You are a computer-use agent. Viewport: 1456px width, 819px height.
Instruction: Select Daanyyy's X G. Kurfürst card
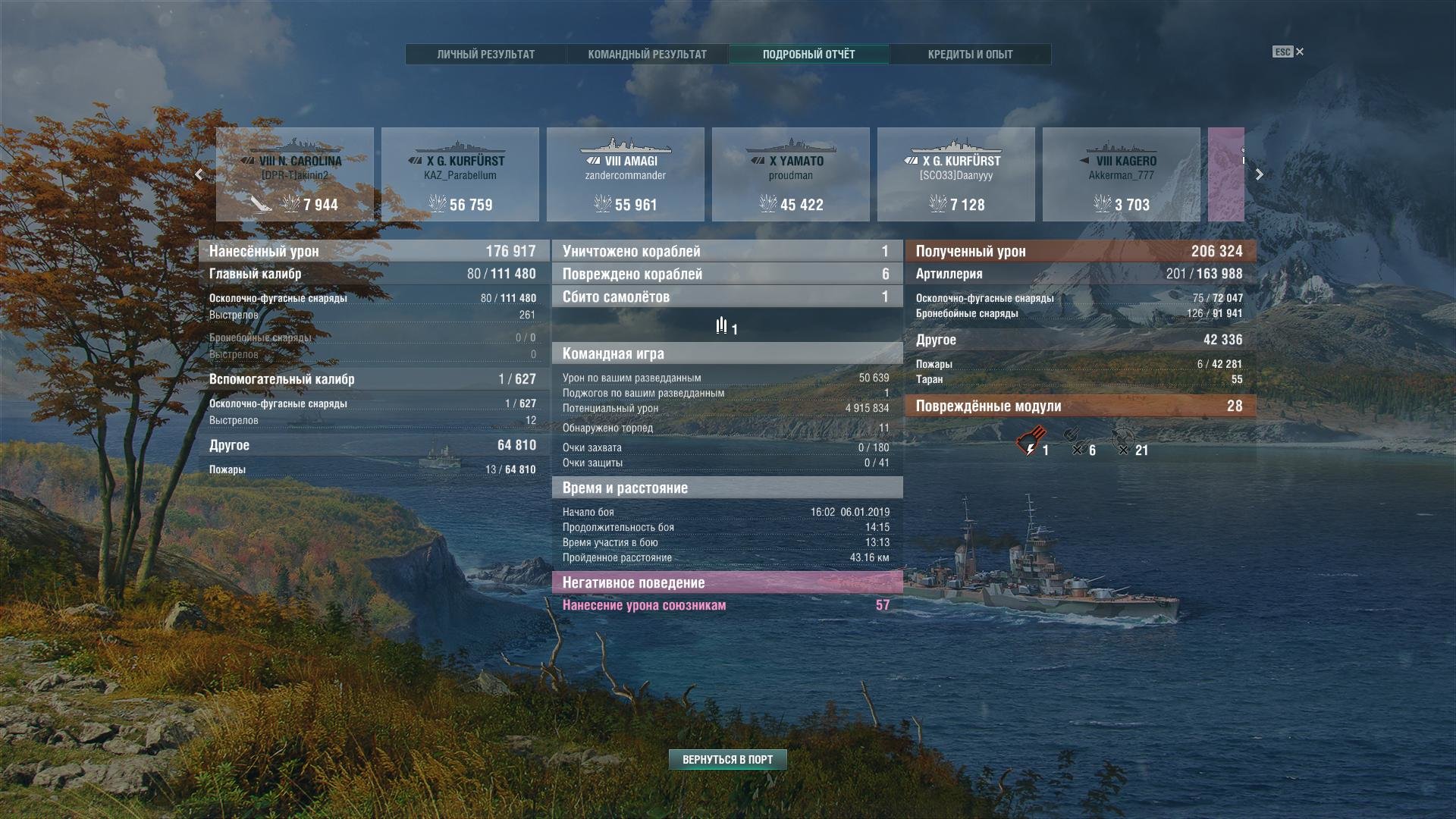pos(956,174)
